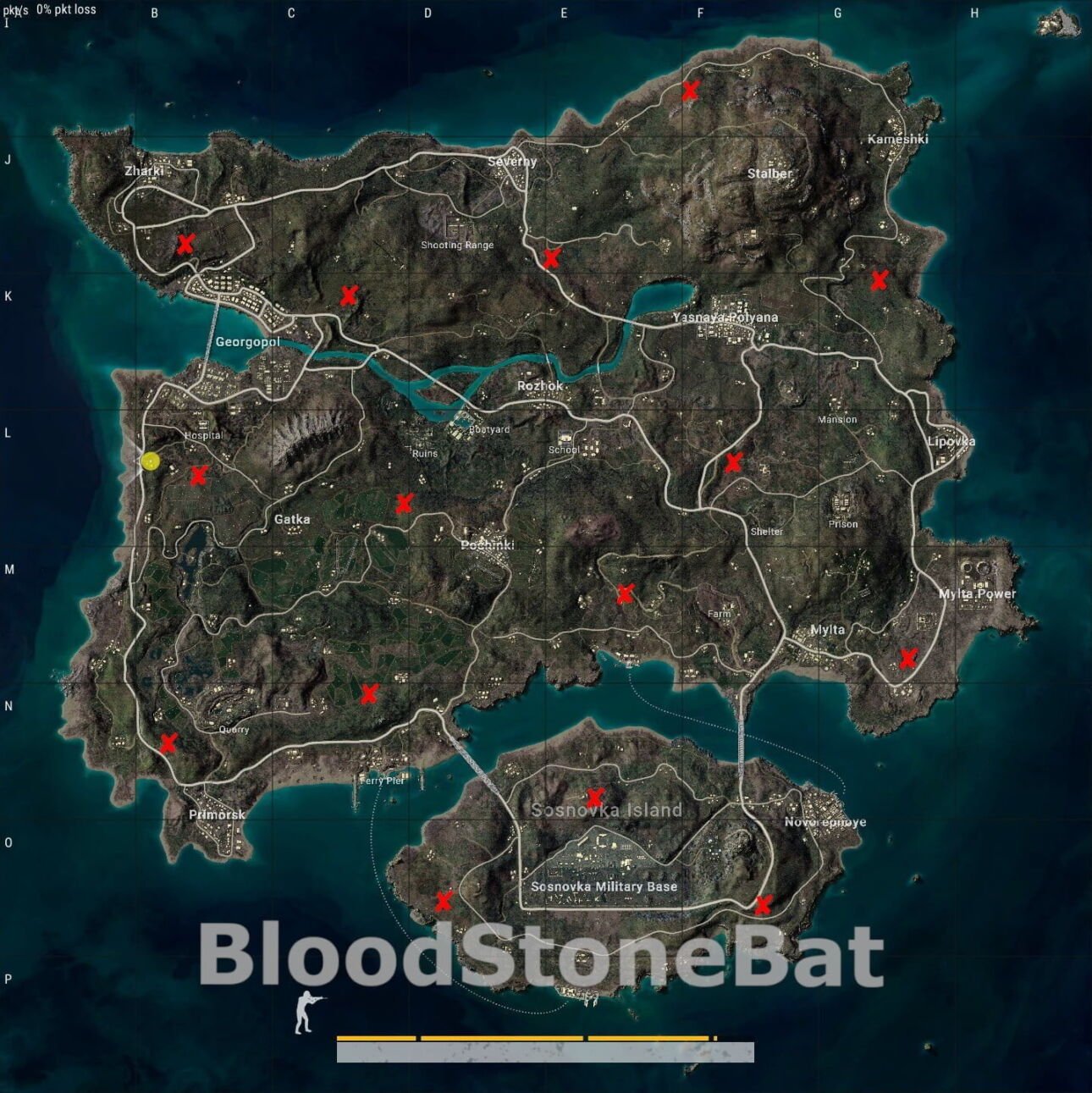Click the red X marker near Stalber
Viewport: 1092px width, 1093px height.
click(689, 88)
